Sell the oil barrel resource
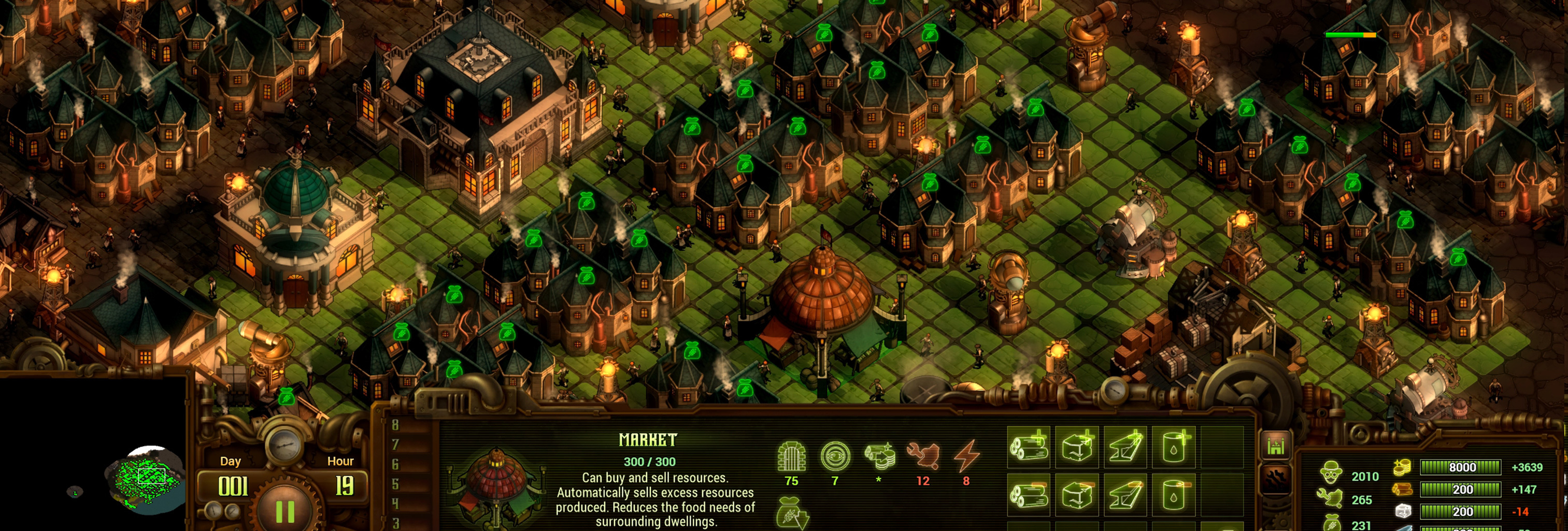 pos(1174,495)
